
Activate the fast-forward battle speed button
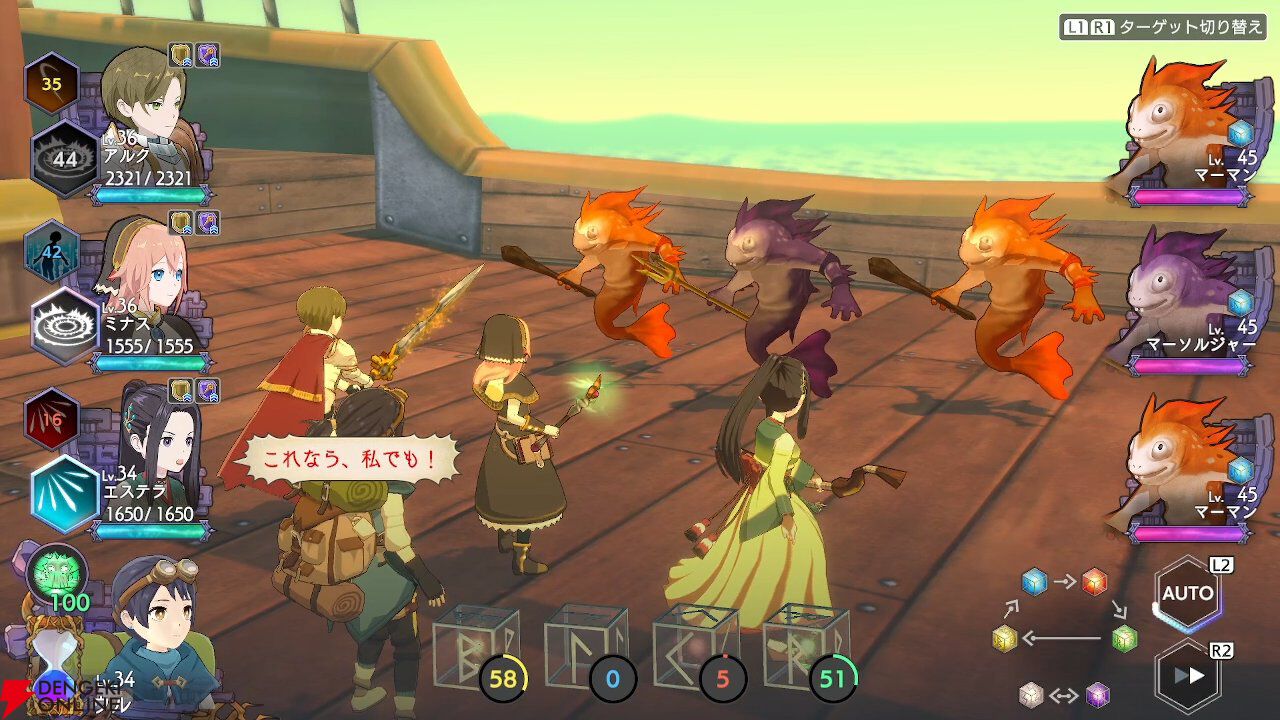(1187, 676)
